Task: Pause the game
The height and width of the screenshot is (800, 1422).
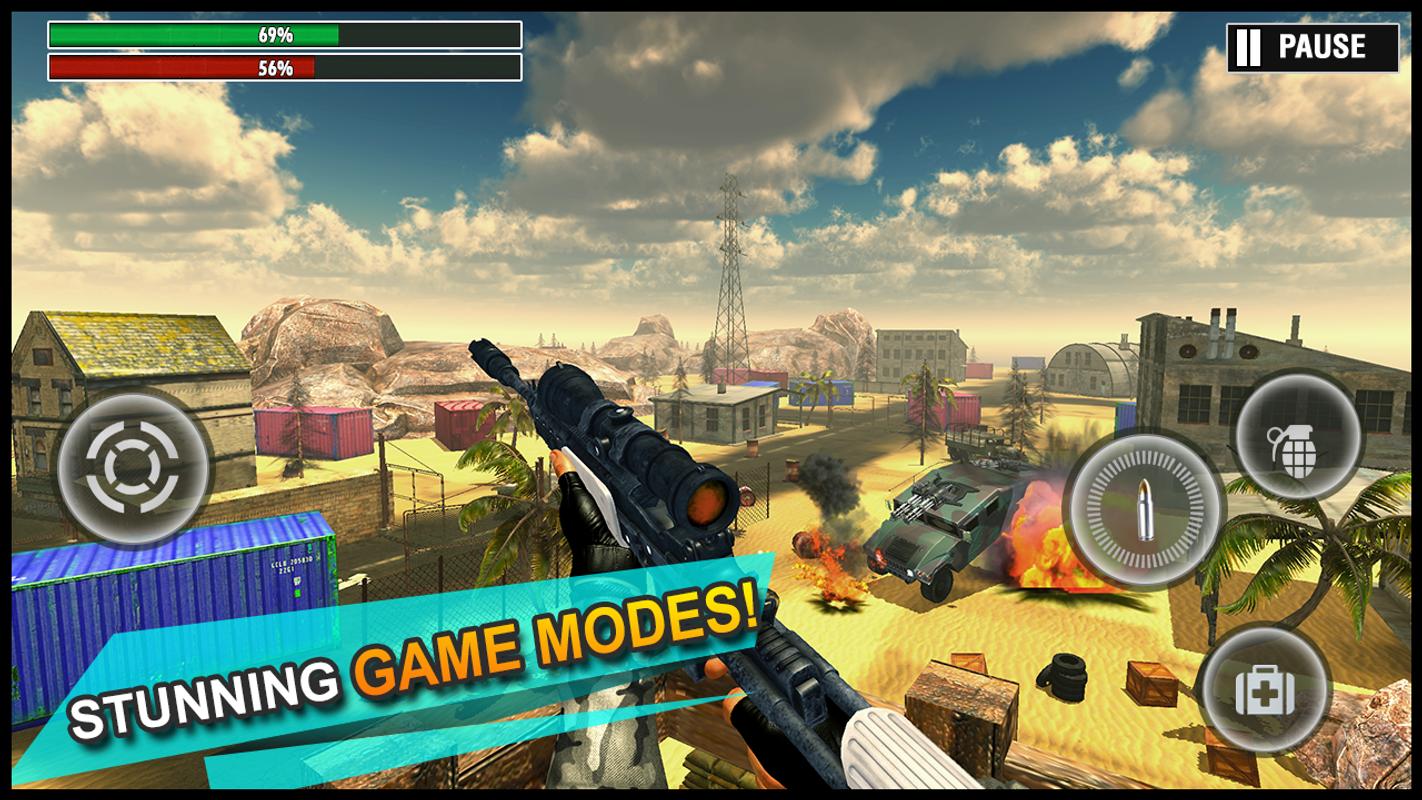Action: (x=1312, y=47)
